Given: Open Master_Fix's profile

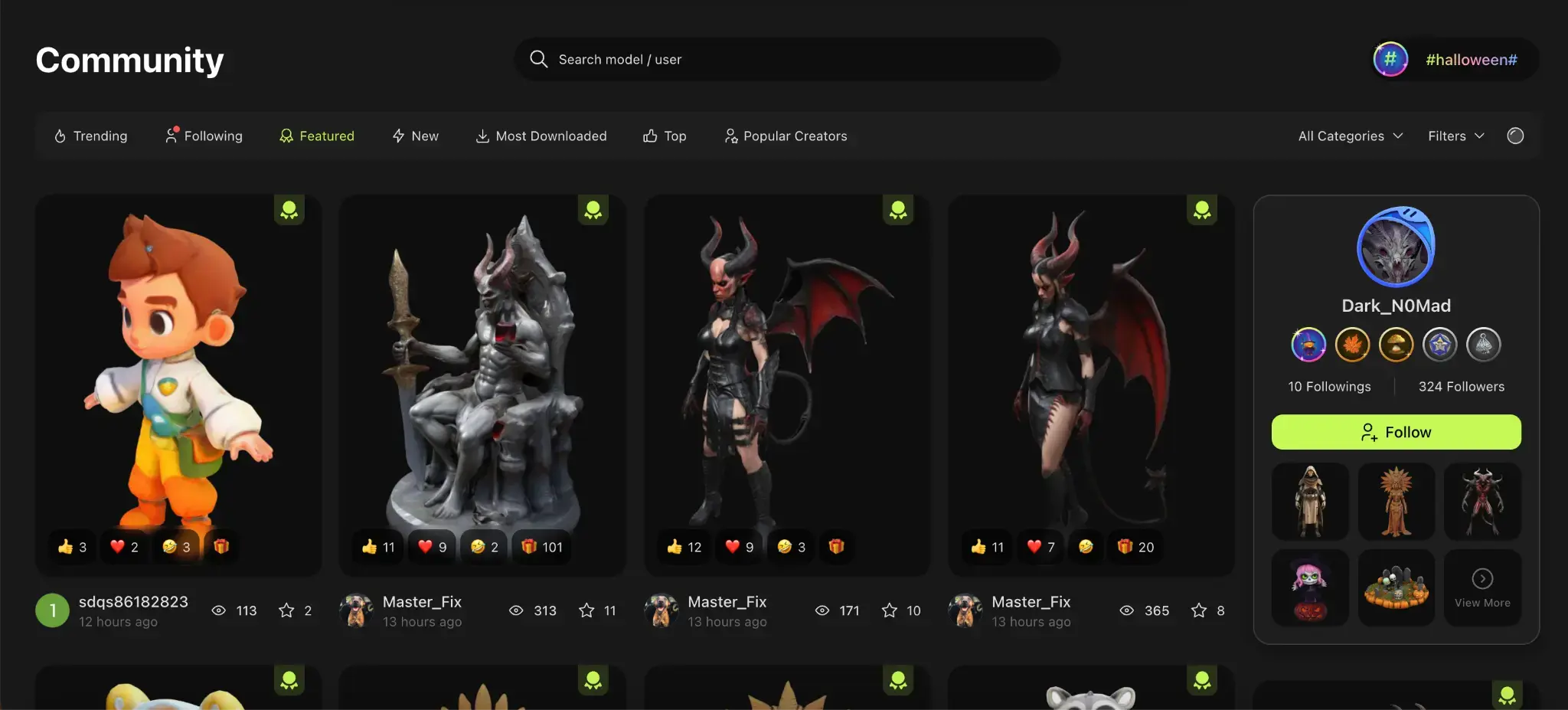Looking at the screenshot, I should point(422,601).
